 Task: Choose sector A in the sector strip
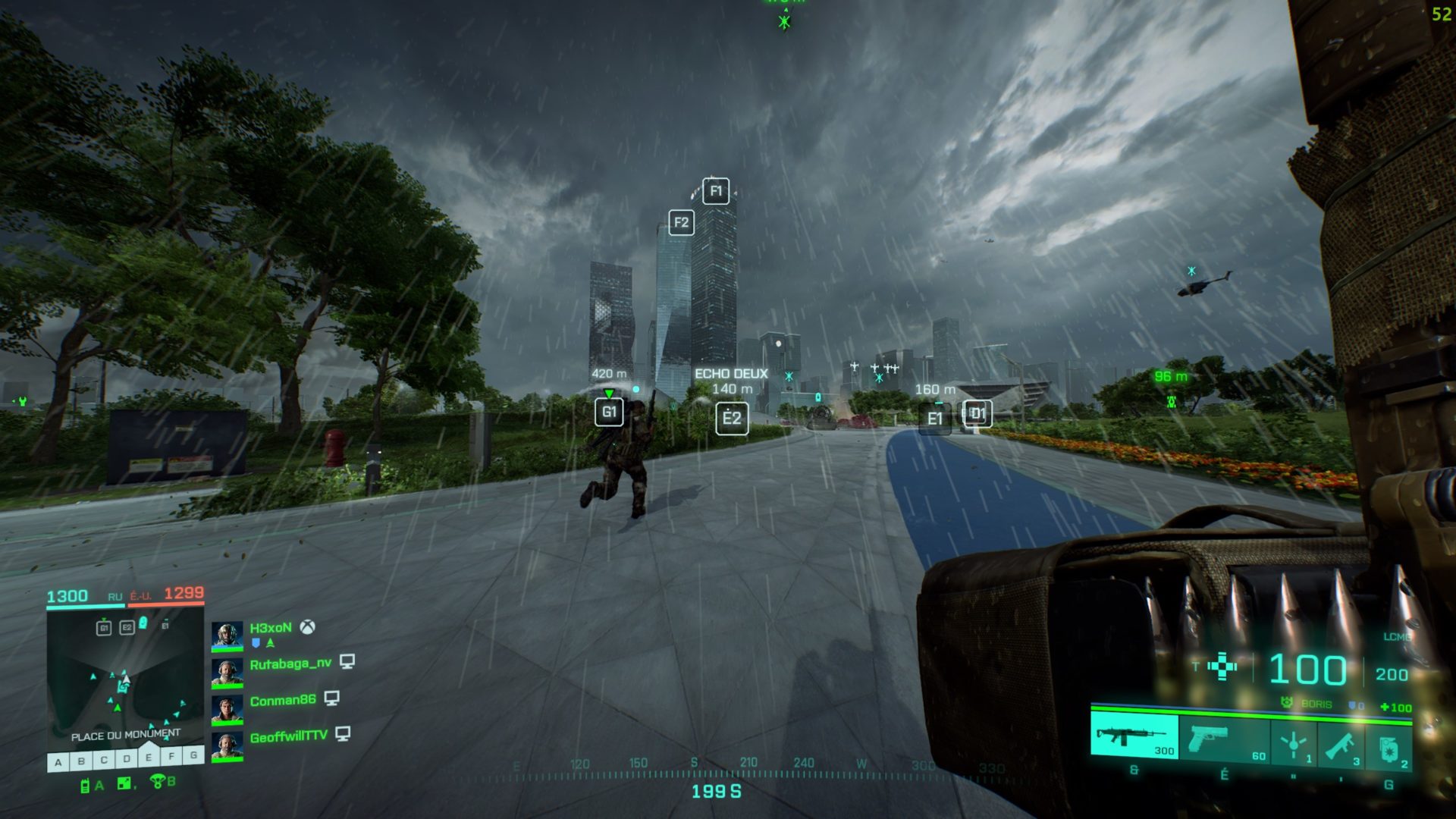[x=58, y=761]
